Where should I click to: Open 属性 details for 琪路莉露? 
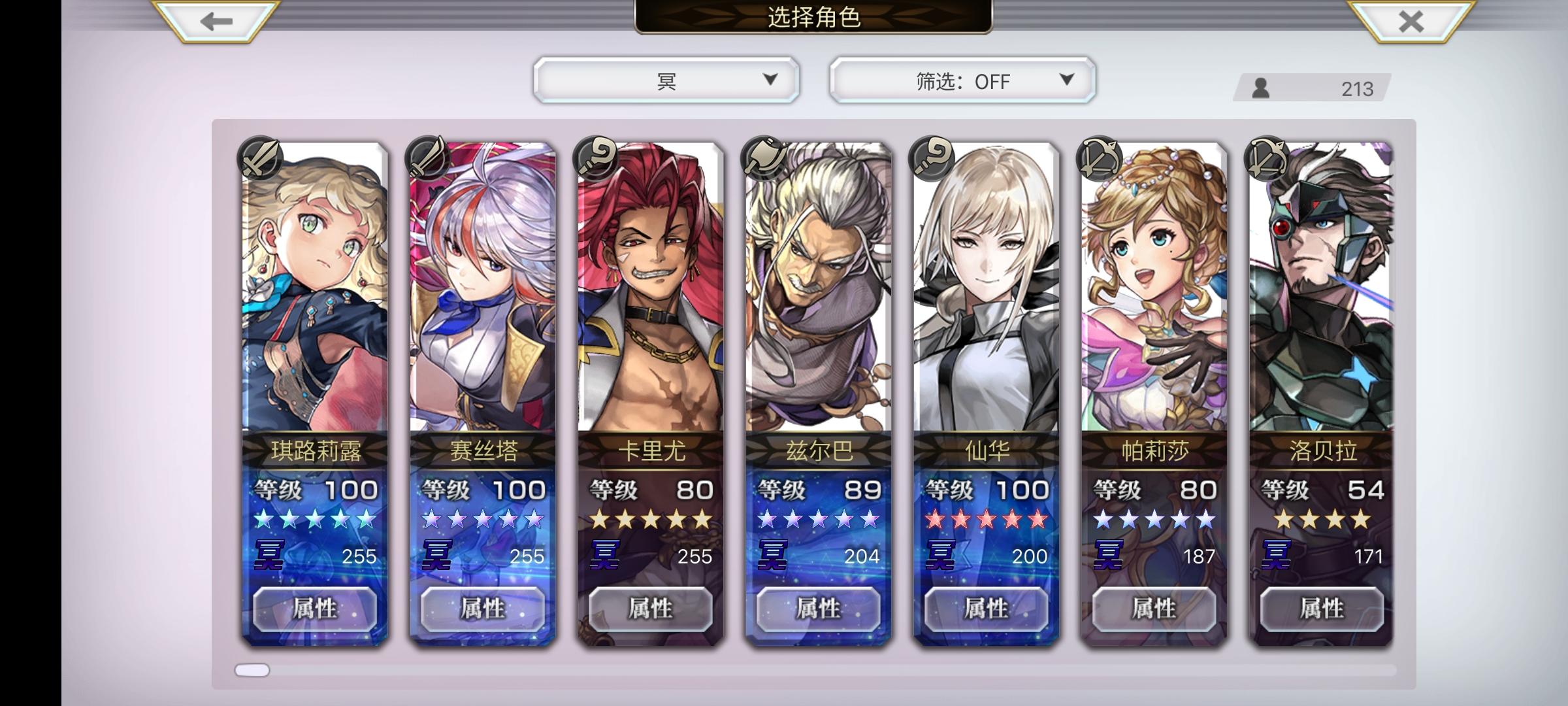[x=317, y=609]
